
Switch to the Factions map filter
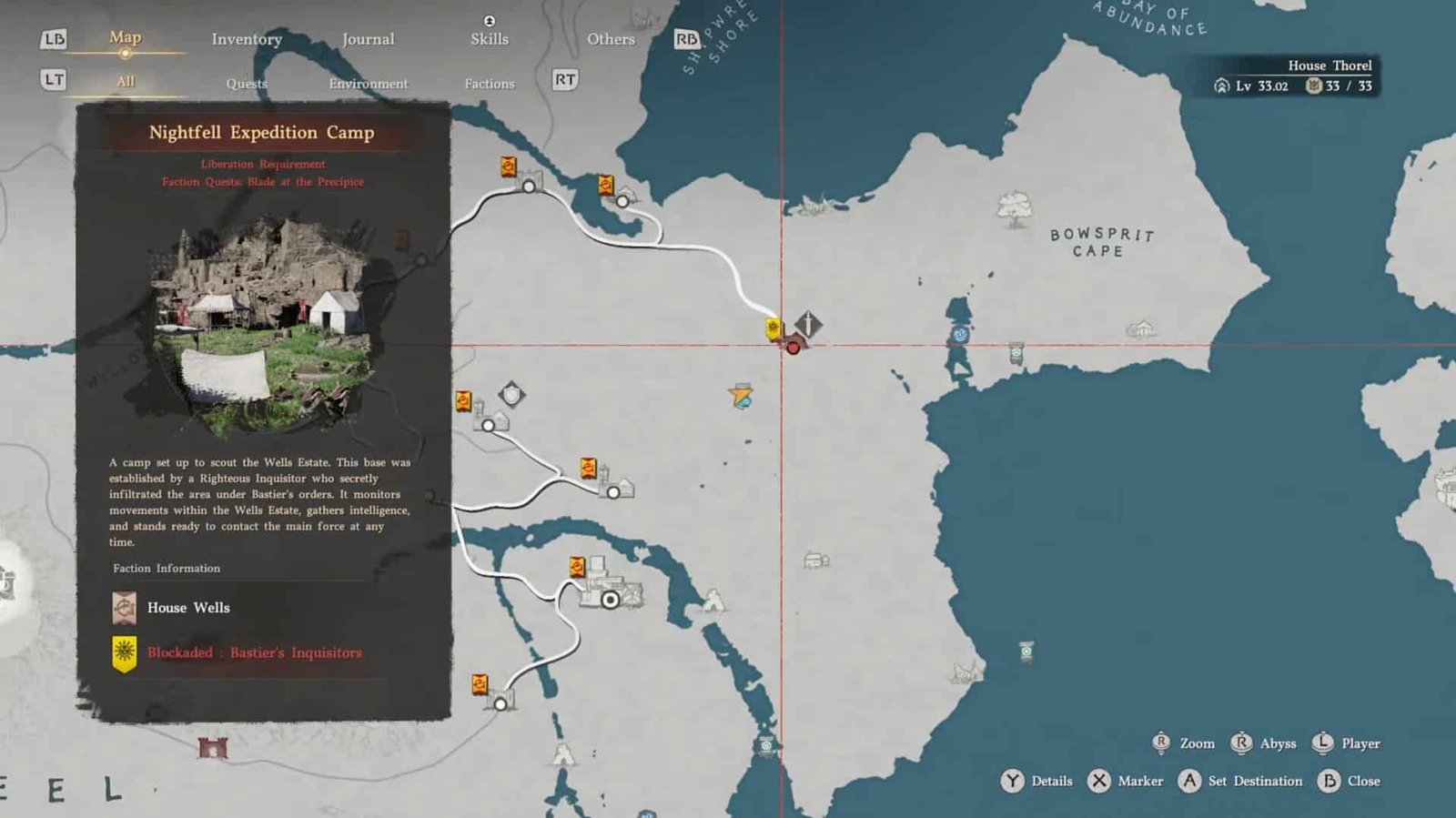pos(490,84)
